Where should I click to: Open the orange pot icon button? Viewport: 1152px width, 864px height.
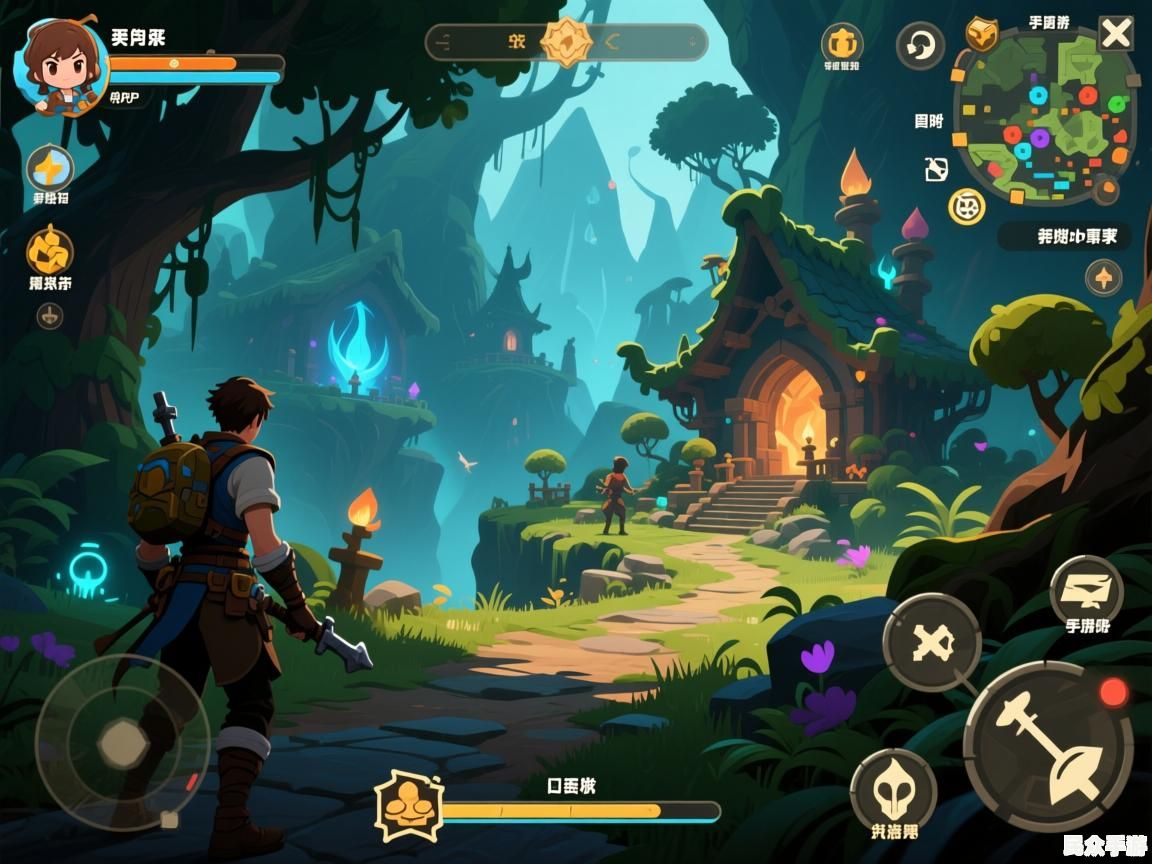coord(842,43)
